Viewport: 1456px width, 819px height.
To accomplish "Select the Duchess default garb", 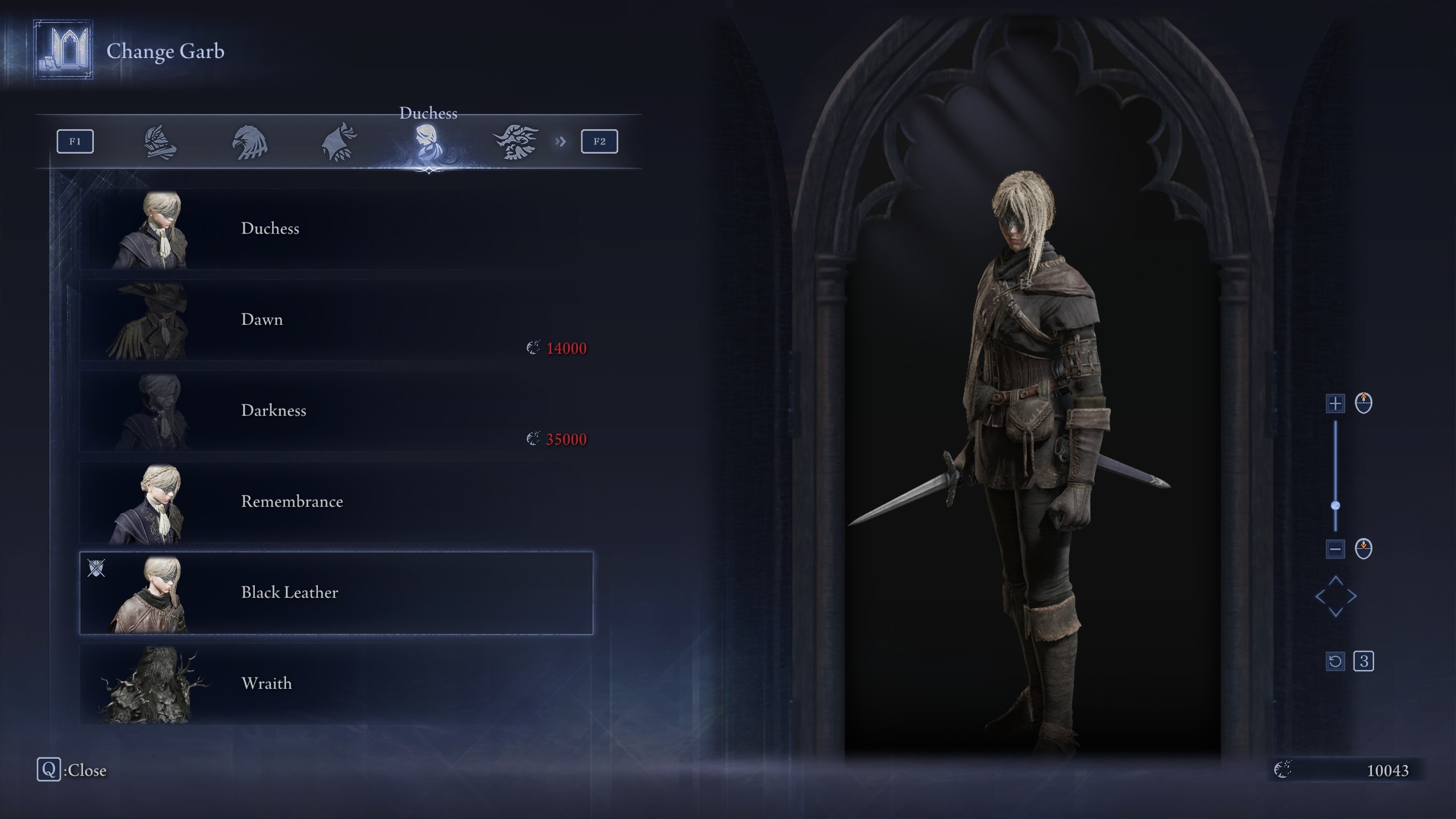I will click(x=336, y=229).
